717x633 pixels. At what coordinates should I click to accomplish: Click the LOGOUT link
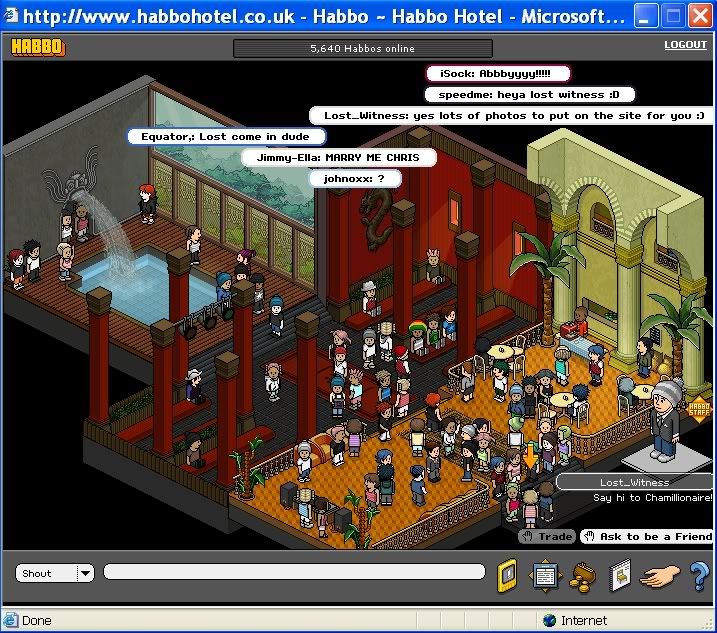pyautogui.click(x=685, y=45)
